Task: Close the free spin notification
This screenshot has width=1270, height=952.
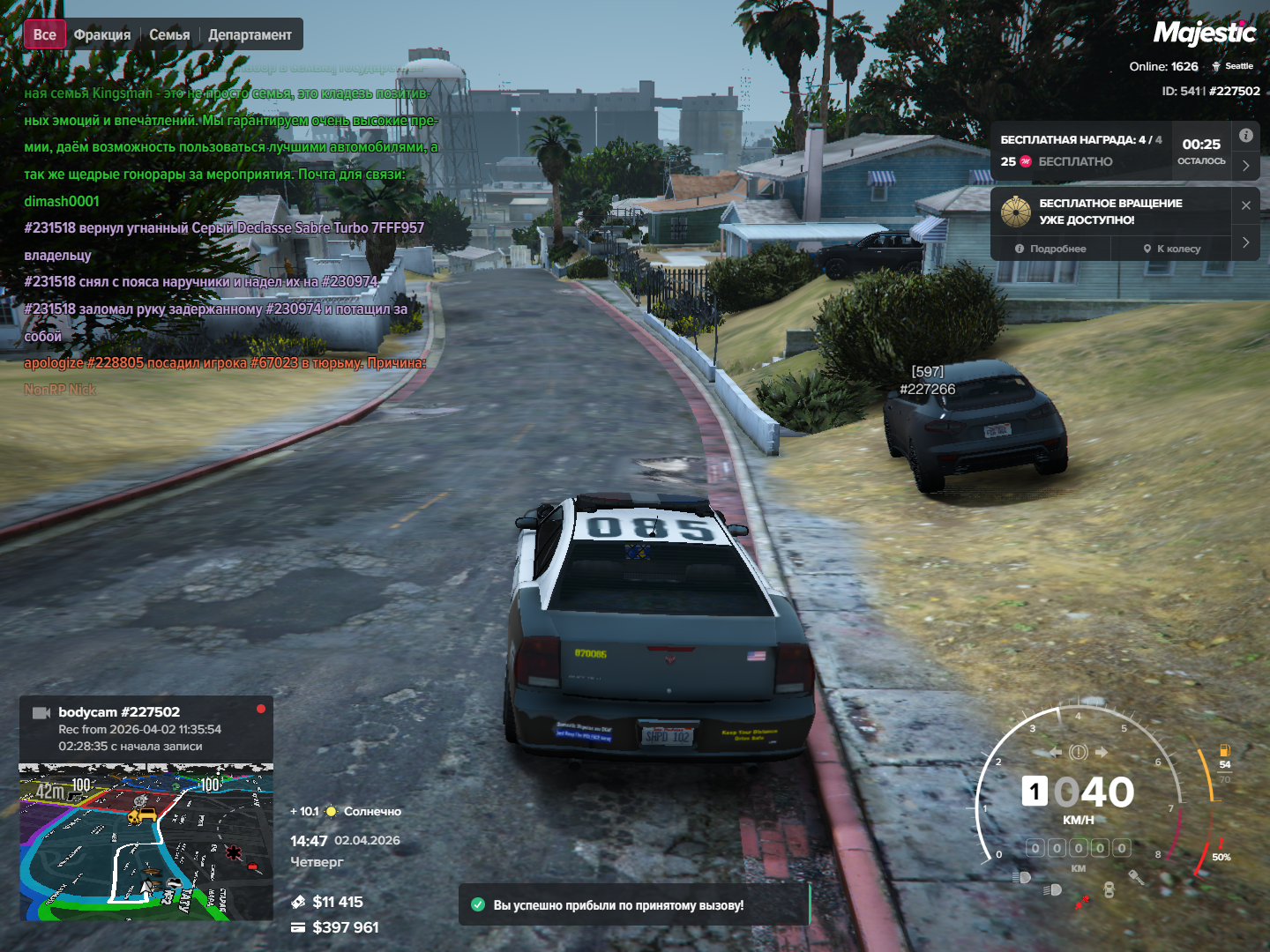Action: pyautogui.click(x=1245, y=205)
